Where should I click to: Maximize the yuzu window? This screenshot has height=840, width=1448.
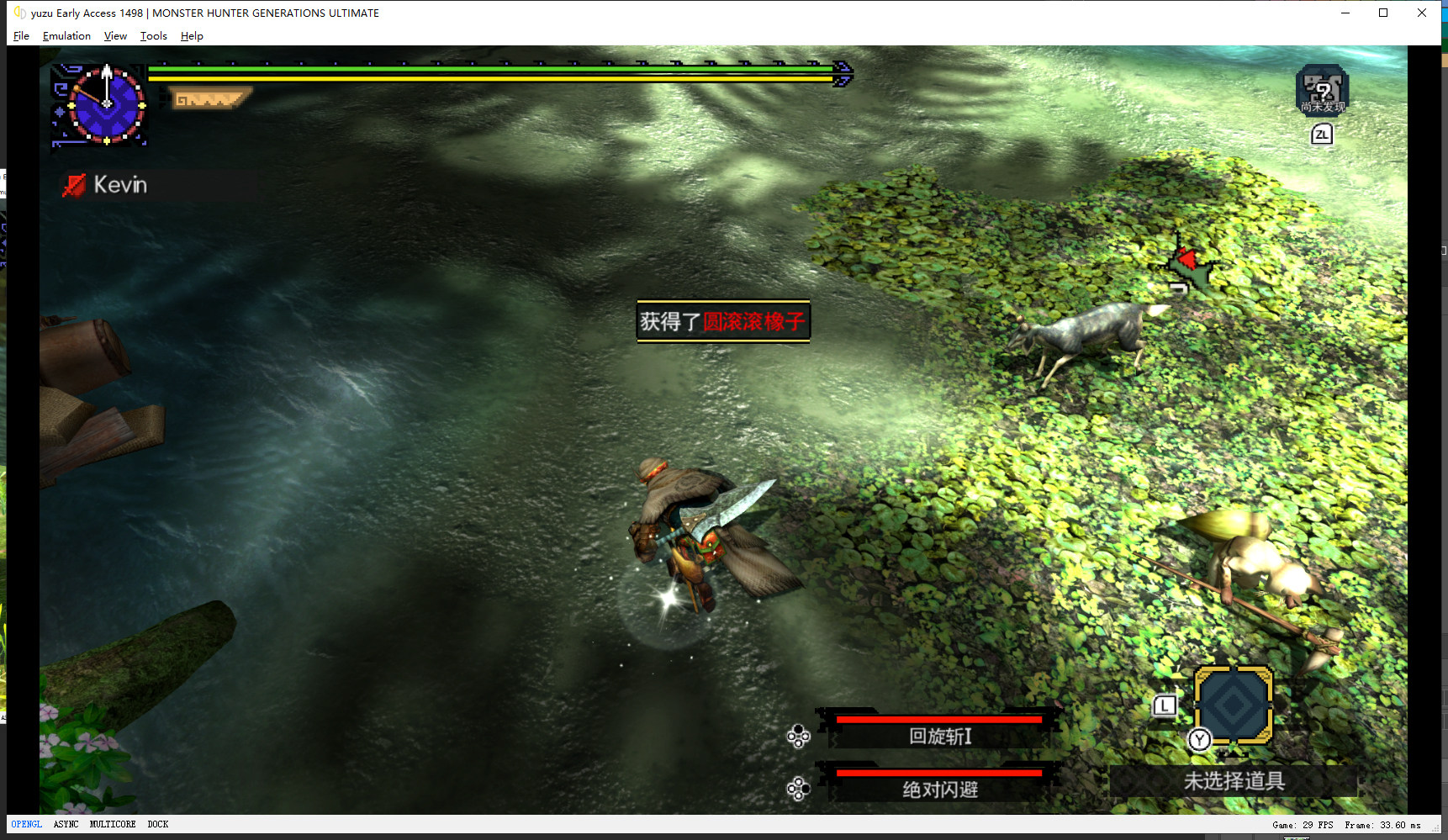(1383, 13)
